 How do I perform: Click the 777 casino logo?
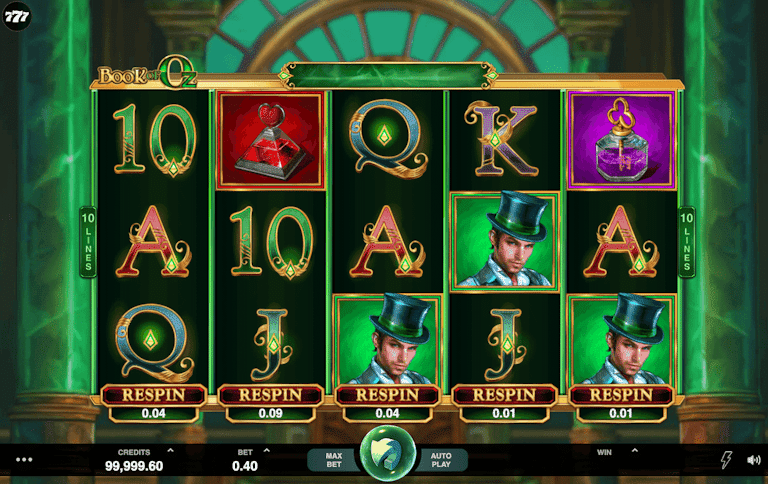coord(16,18)
